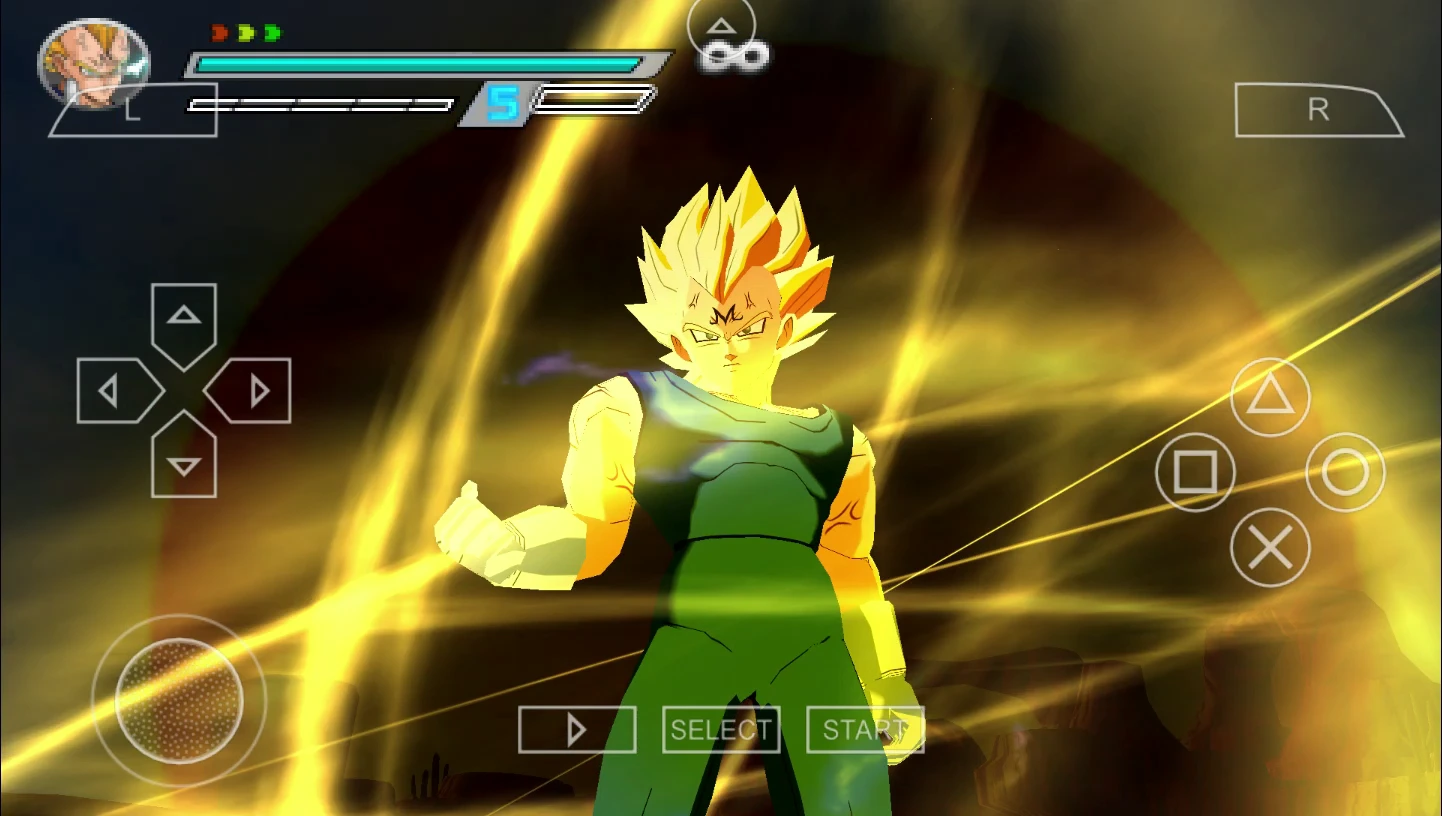
Task: Tap the green arrow charge indicators
Action: coord(258,30)
